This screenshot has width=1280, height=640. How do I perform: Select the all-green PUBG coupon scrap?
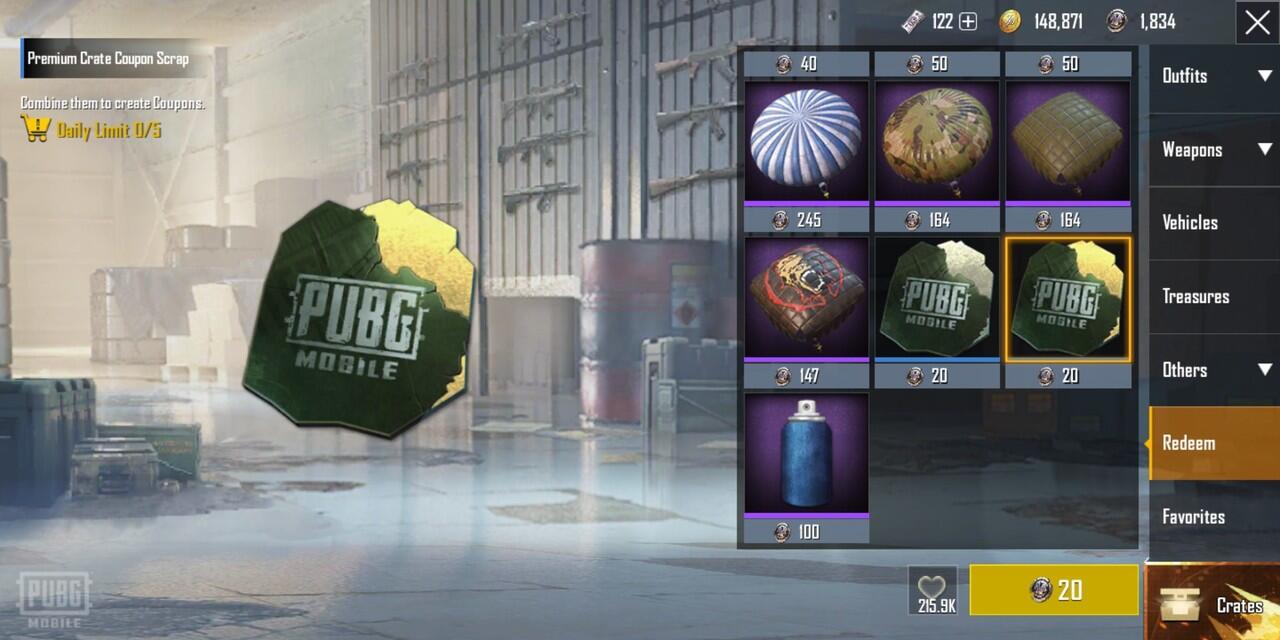tap(937, 298)
